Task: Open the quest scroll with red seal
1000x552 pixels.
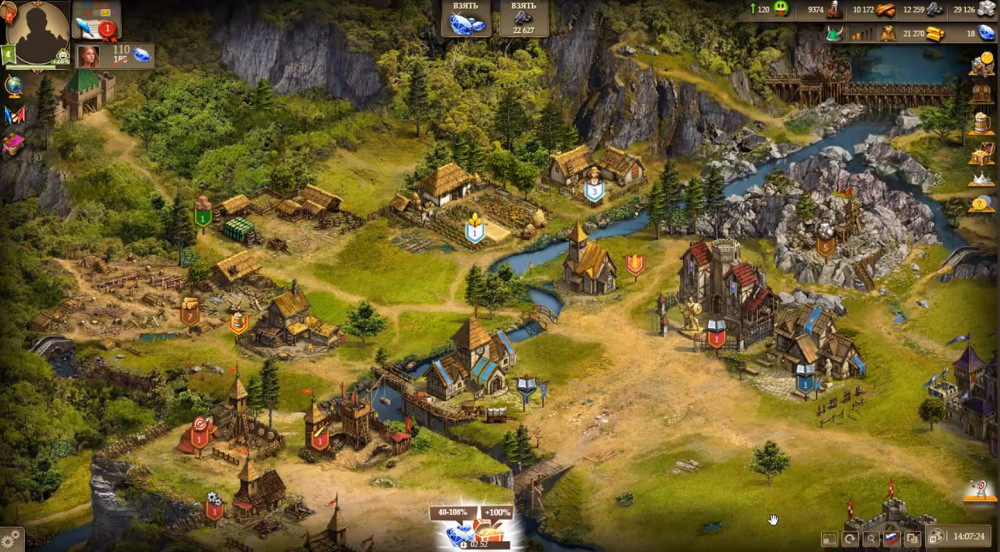Action: [97, 20]
